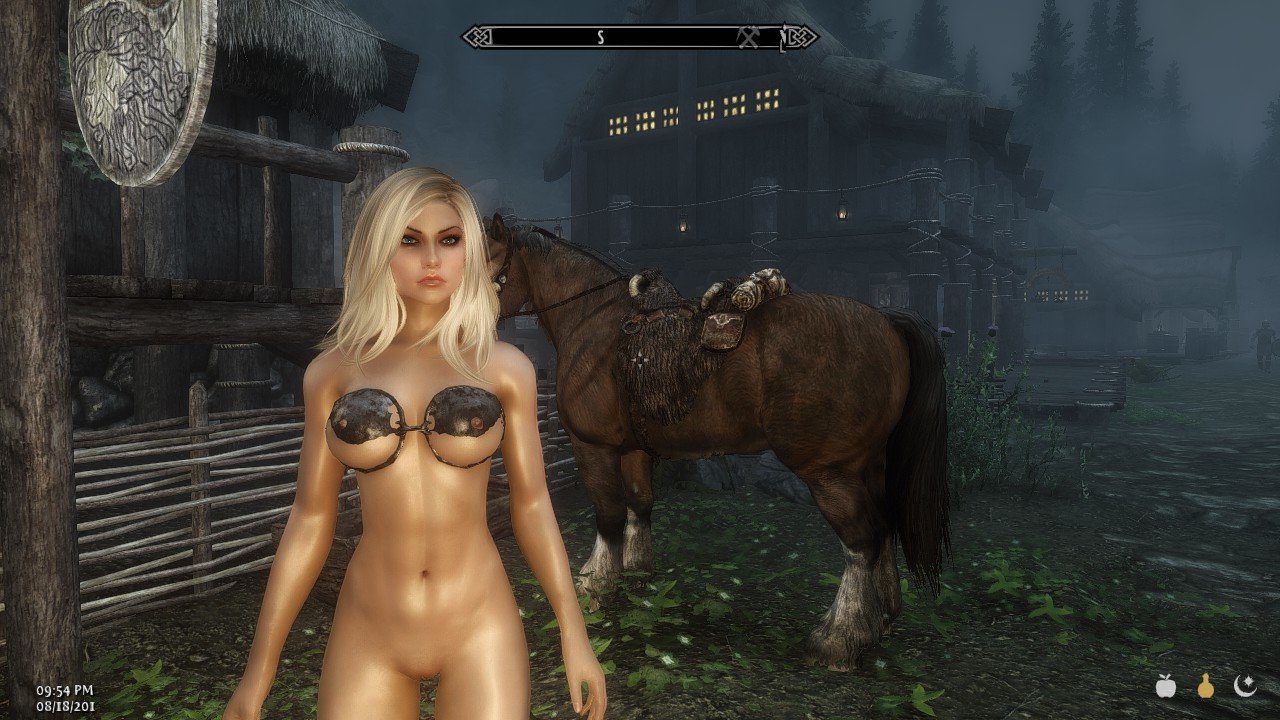Click the crescent moon fatigue icon
This screenshot has width=1280, height=720.
click(1245, 685)
